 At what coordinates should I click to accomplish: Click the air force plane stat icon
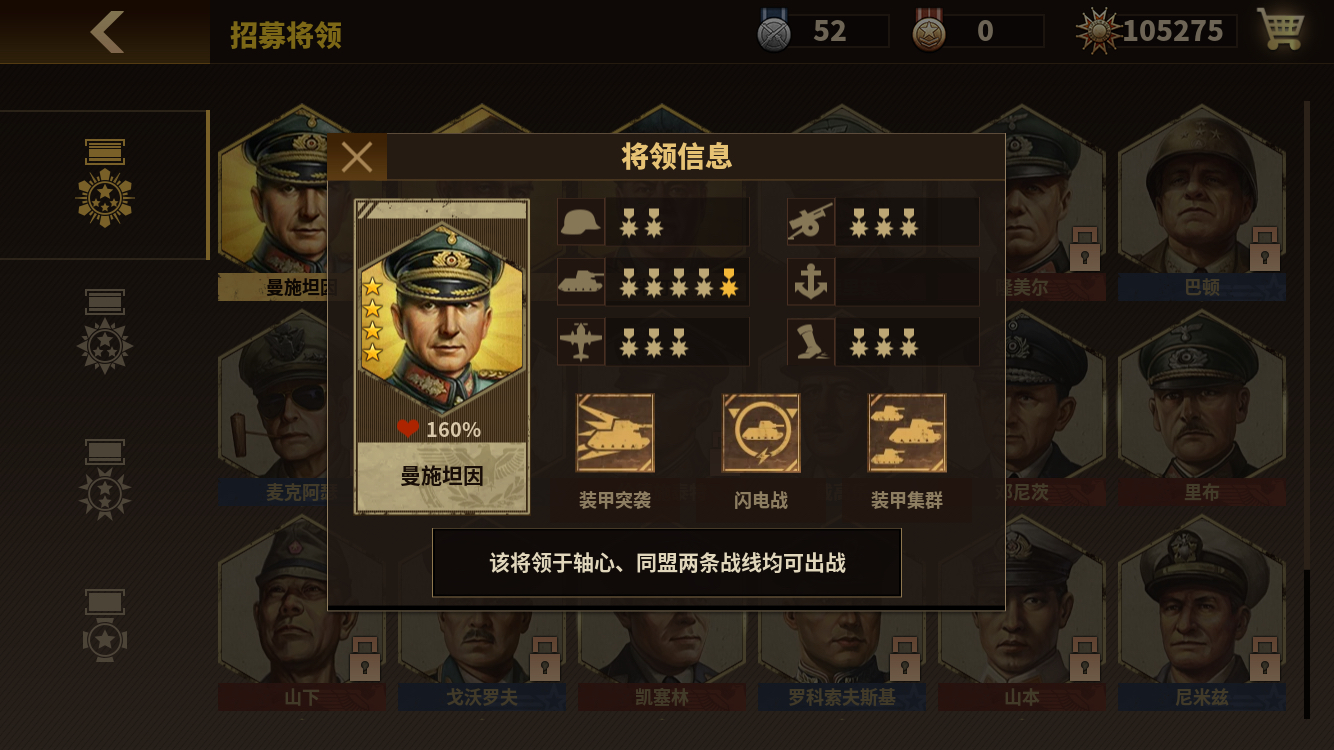580,341
